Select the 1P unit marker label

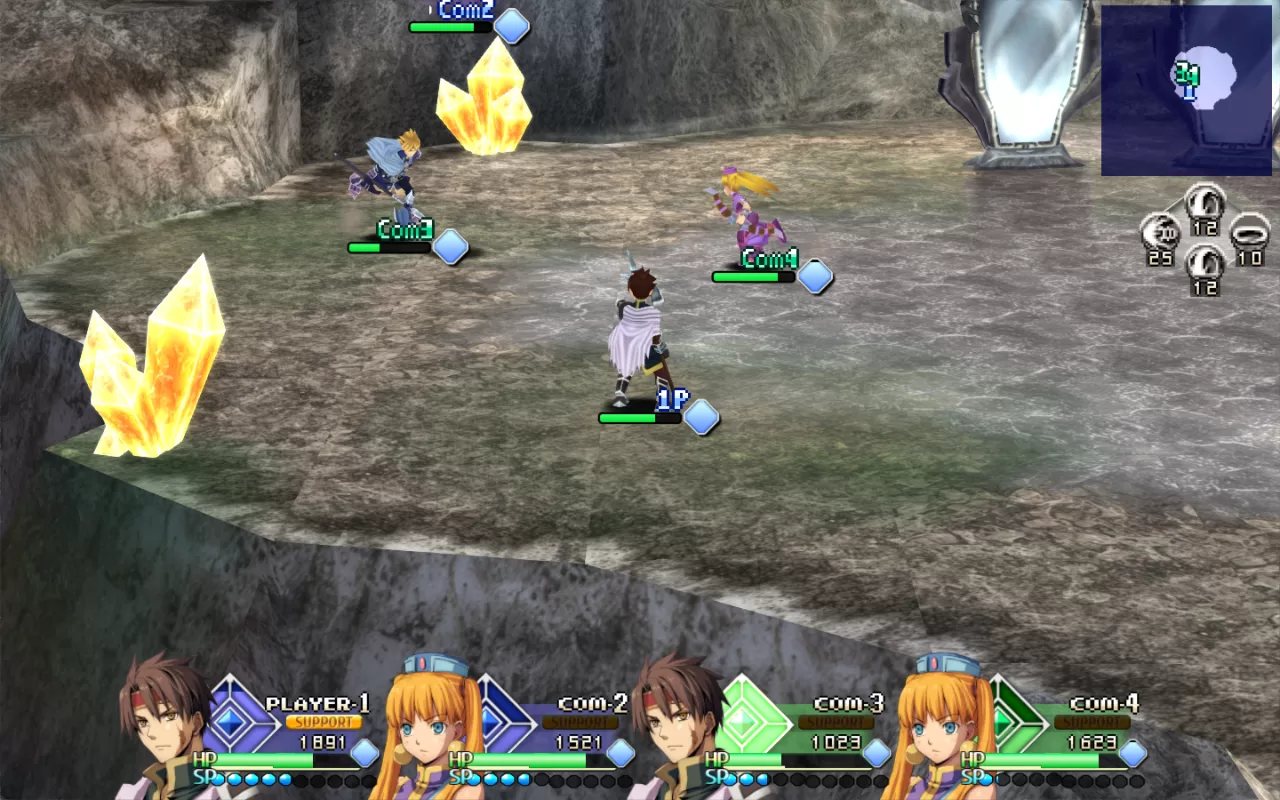click(x=673, y=401)
